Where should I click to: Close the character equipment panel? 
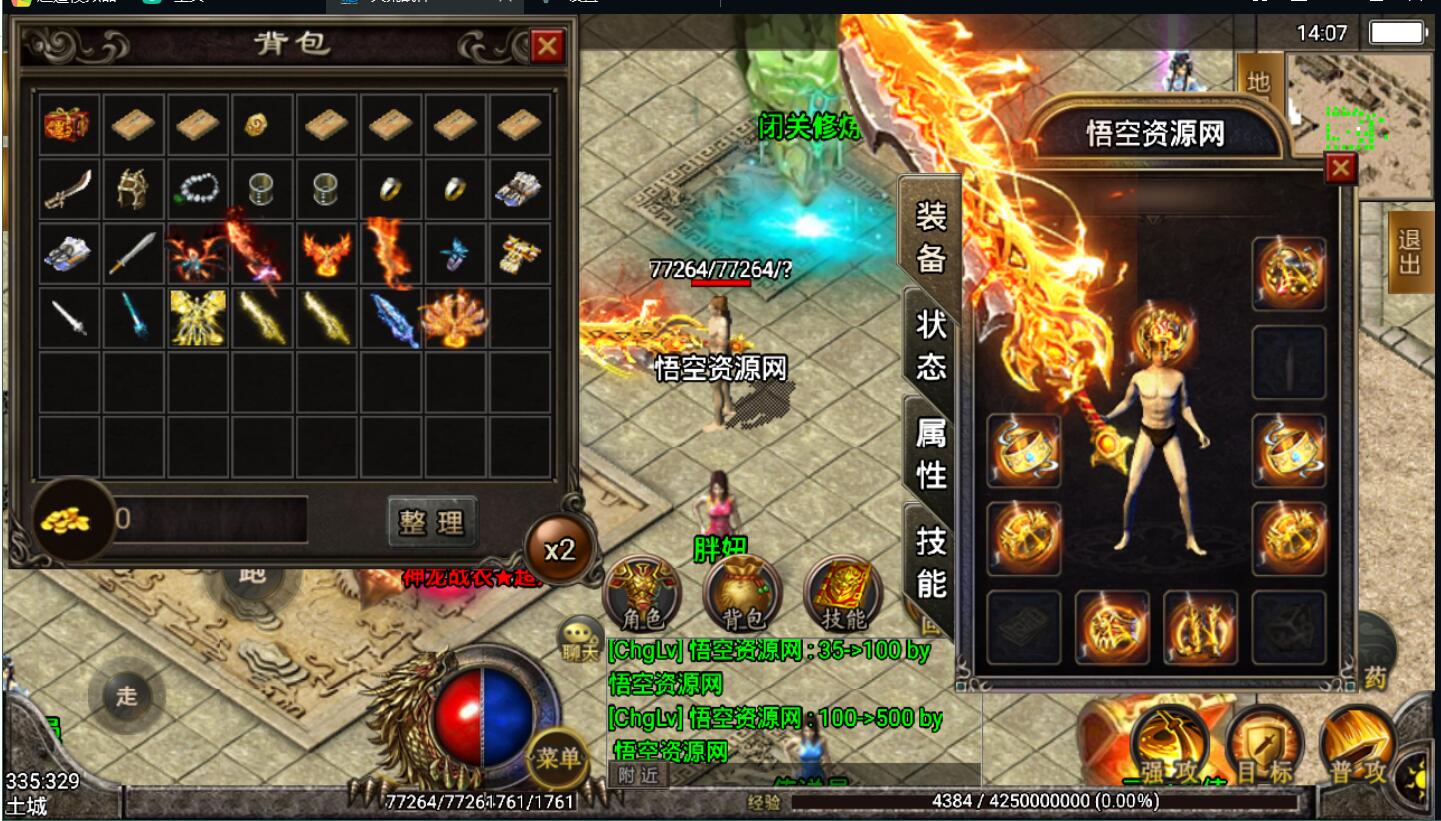[x=1340, y=170]
